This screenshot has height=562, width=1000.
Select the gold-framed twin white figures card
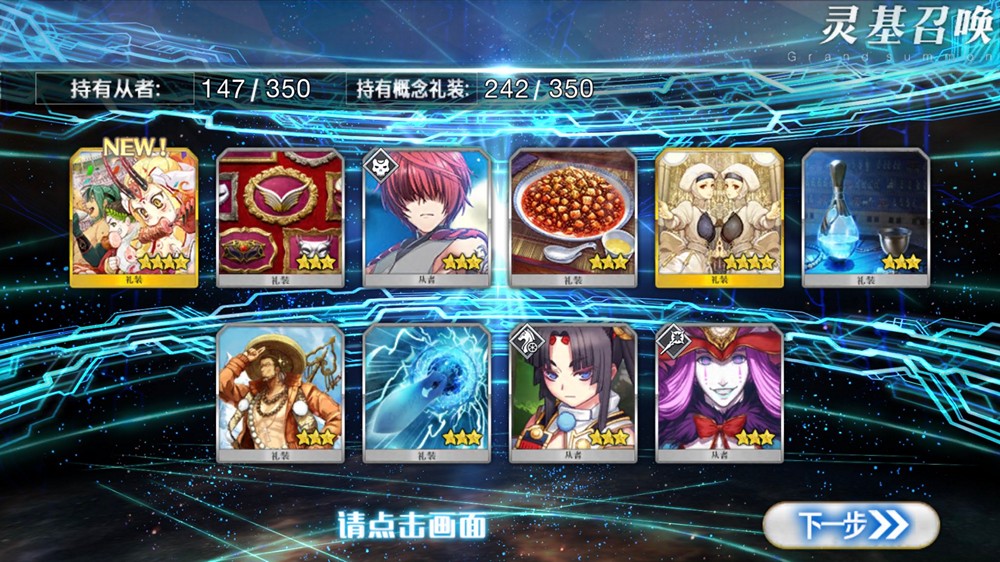pyautogui.click(x=719, y=217)
